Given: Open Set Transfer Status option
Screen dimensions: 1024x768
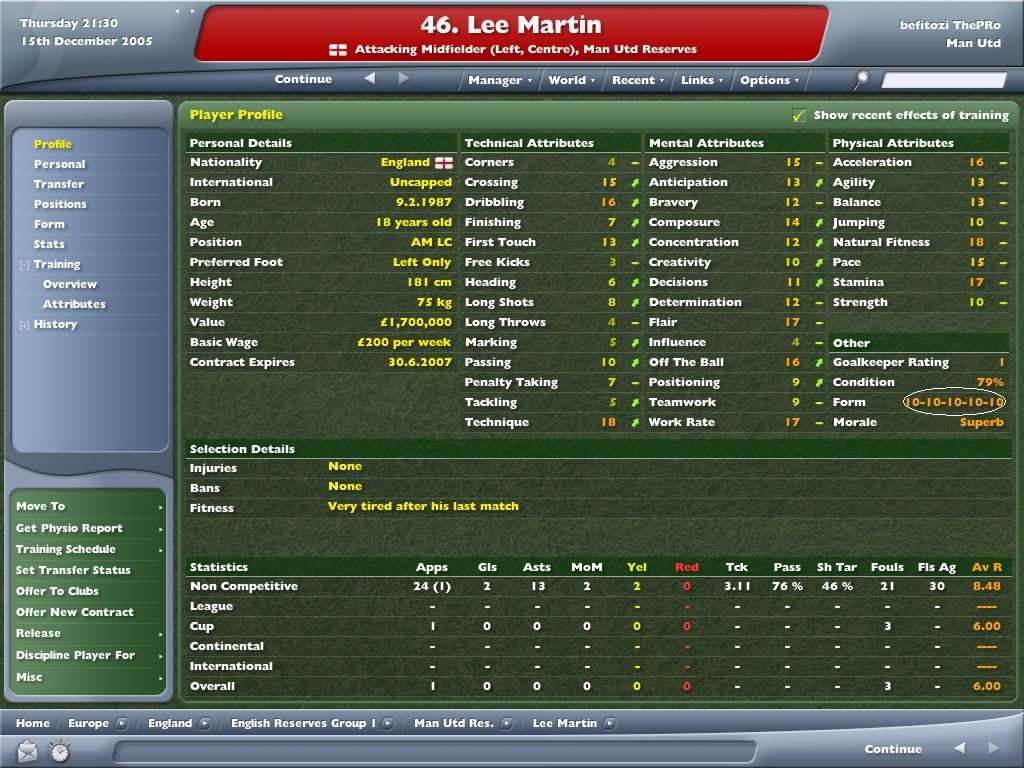Looking at the screenshot, I should click(x=73, y=570).
